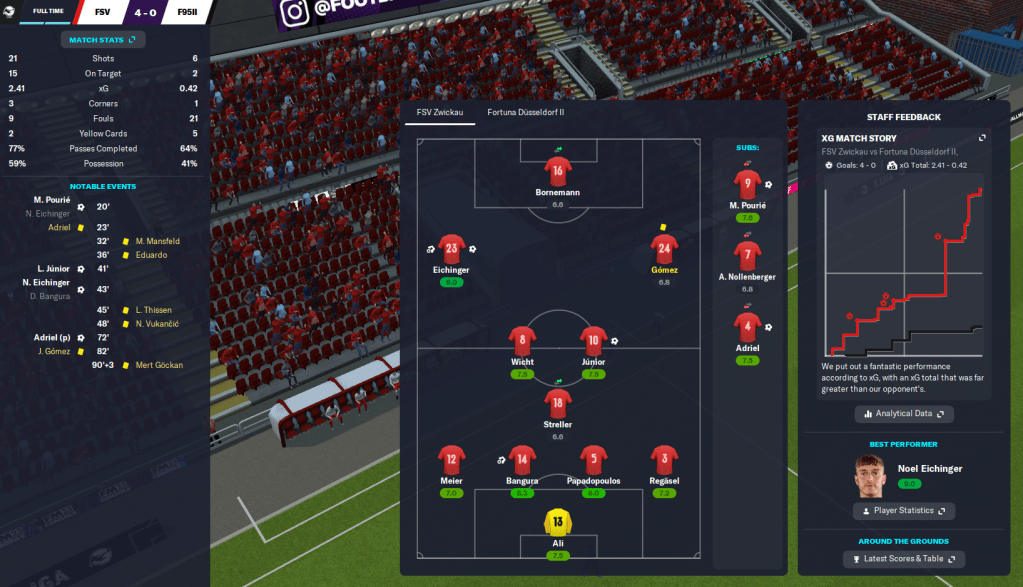Open Noel Eichinger's best performer portrait

pyautogui.click(x=870, y=476)
